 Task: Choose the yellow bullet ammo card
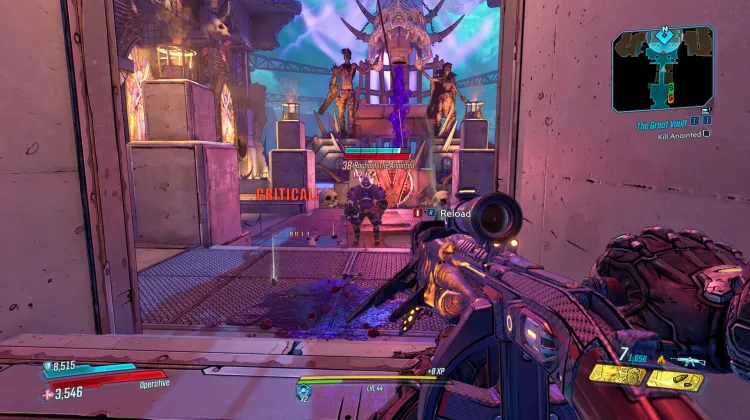pyautogui.click(x=674, y=379)
